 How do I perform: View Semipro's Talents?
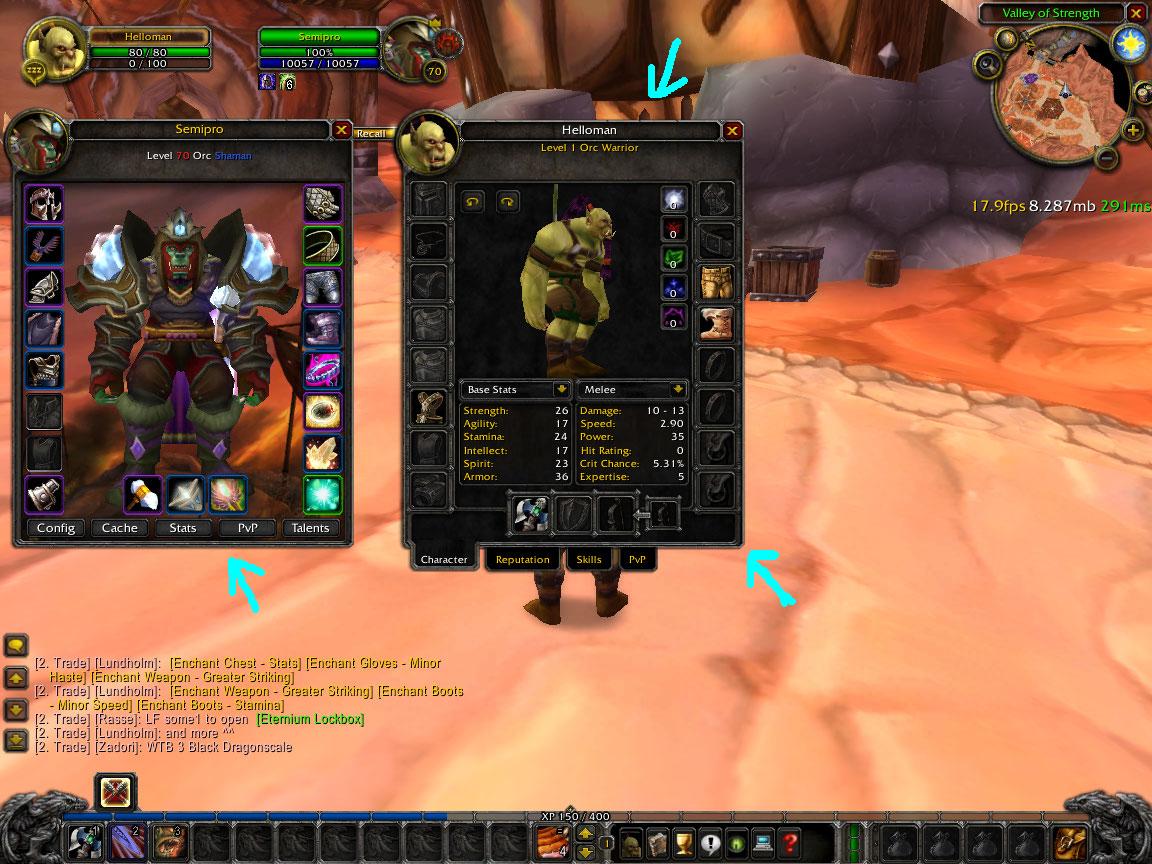(310, 528)
